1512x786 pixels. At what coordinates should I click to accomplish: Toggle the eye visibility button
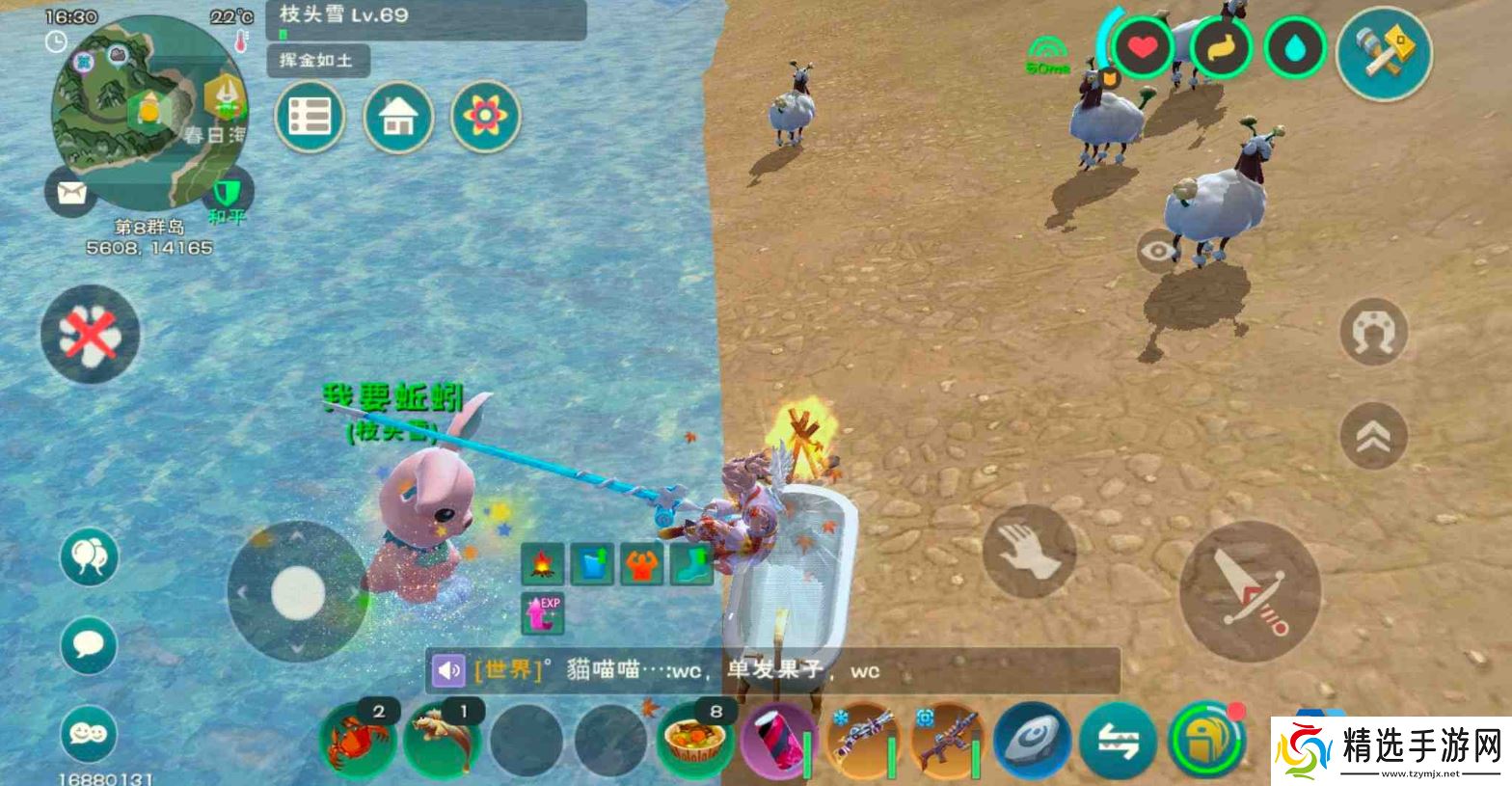(1158, 252)
